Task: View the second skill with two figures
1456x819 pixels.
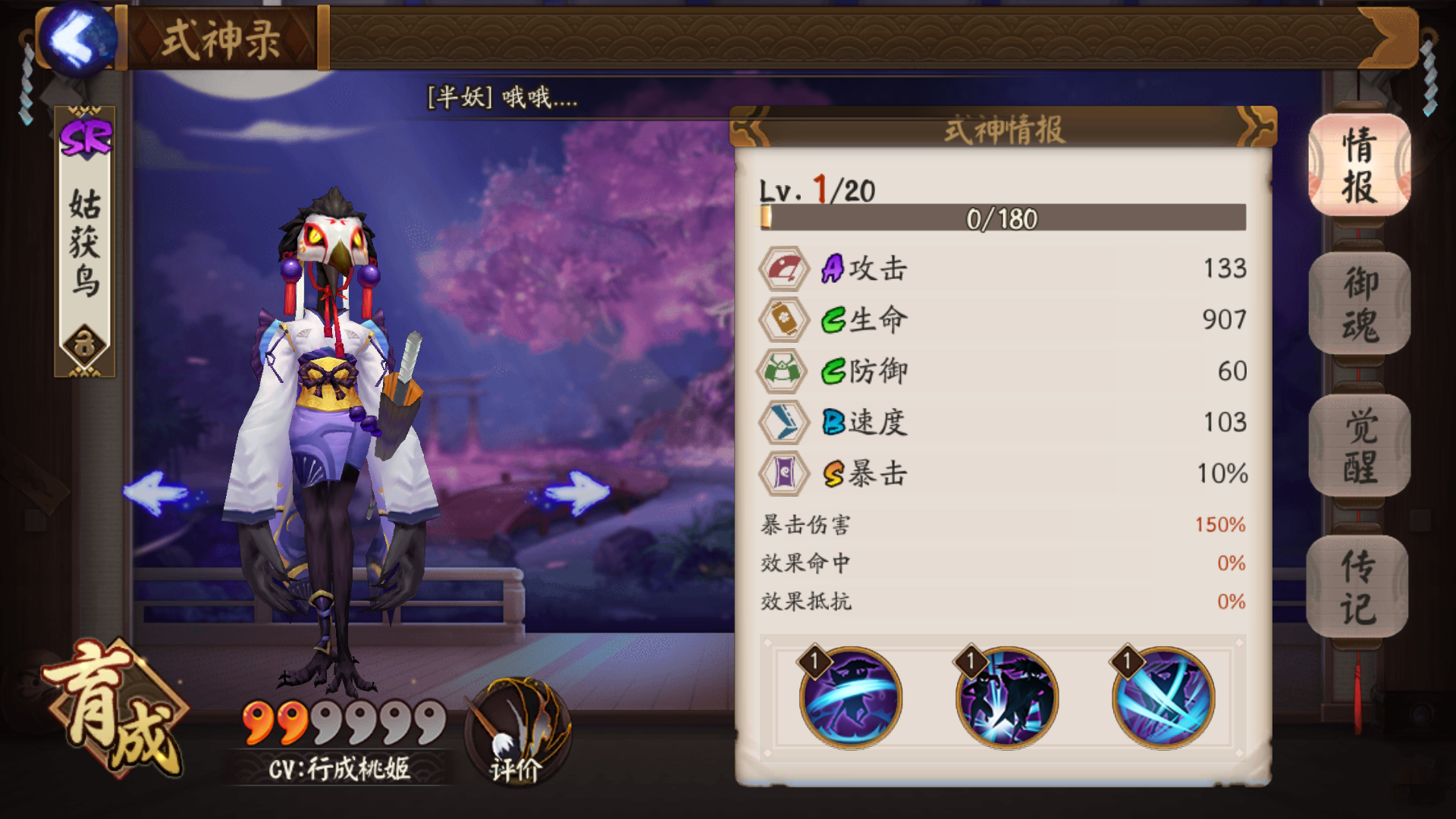Action: pos(1006,698)
